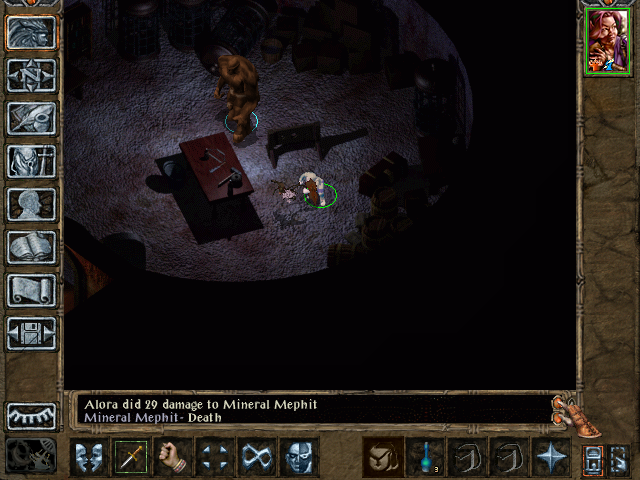Image resolution: width=640 pixels, height=480 pixels.
Task: Open the journal with the quill button
Action: point(31,118)
